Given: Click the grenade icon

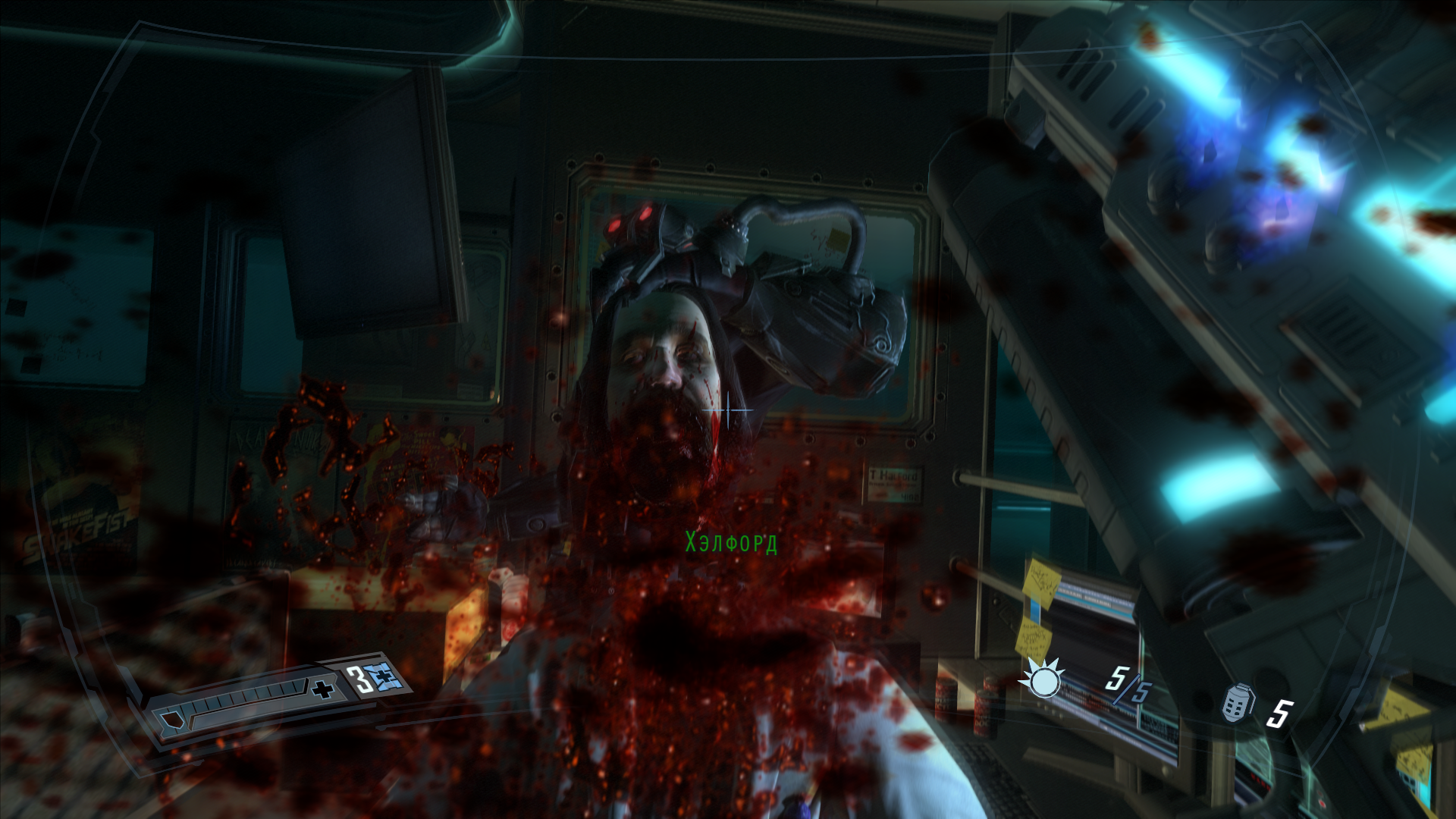Looking at the screenshot, I should (1237, 704).
